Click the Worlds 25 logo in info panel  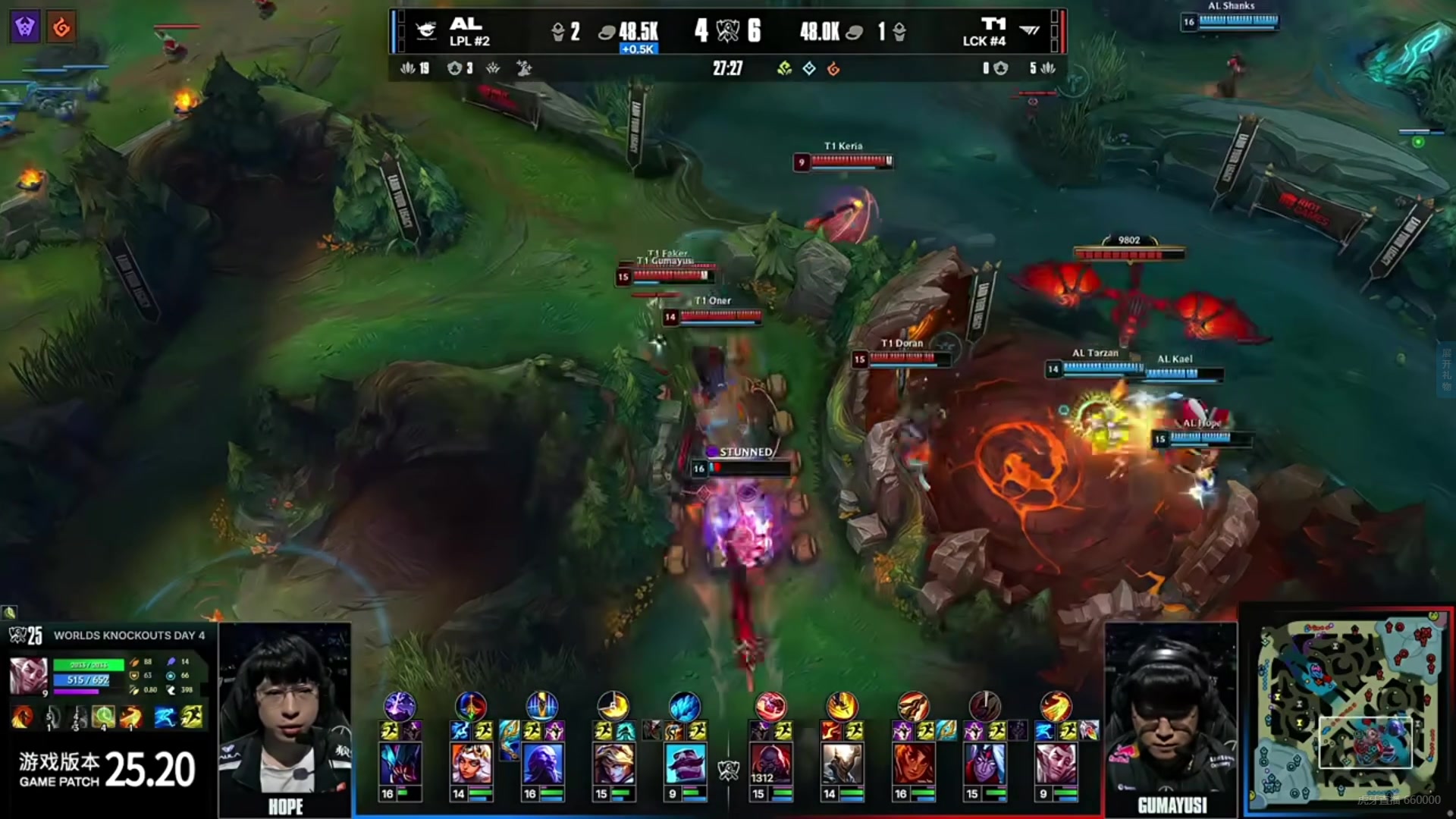pyautogui.click(x=26, y=635)
